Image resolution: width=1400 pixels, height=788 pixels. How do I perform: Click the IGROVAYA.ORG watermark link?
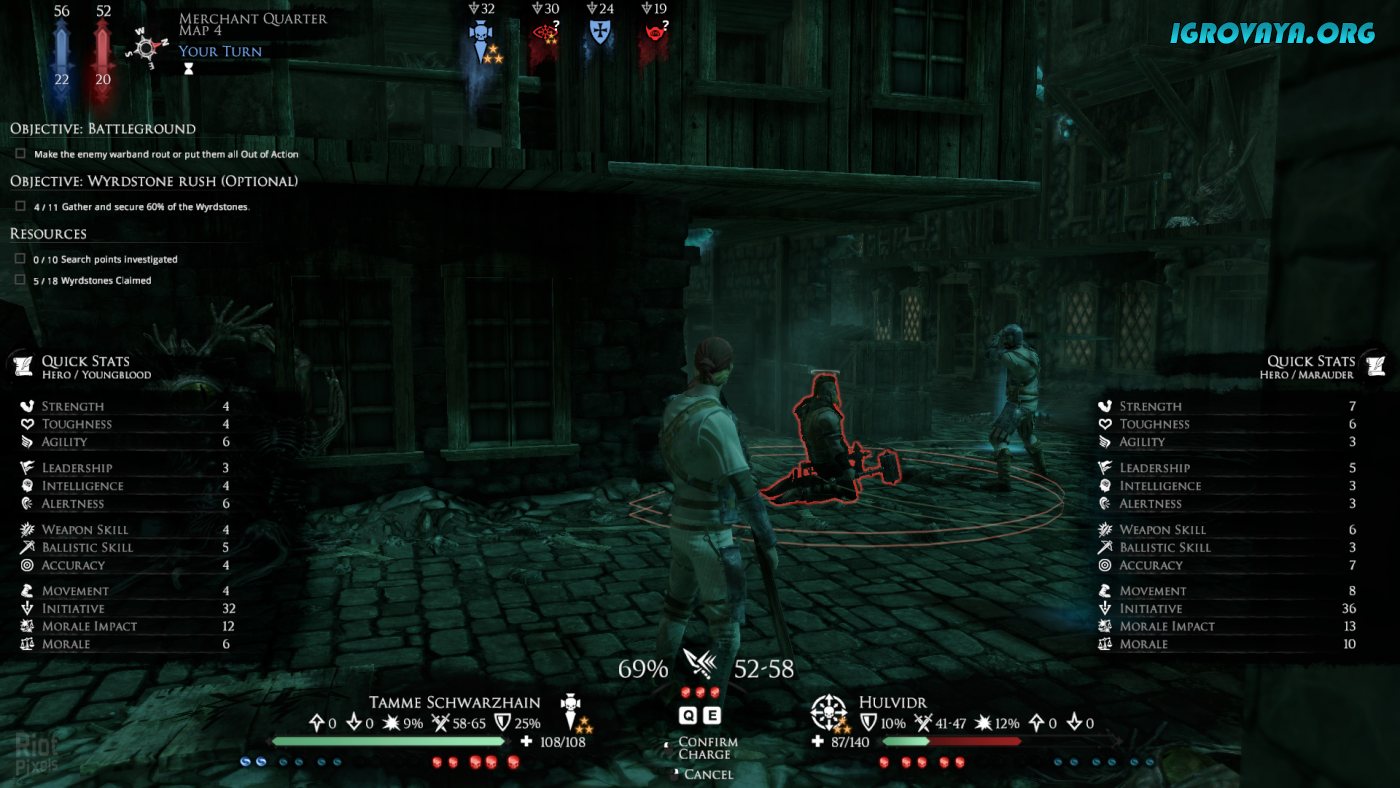point(1272,33)
